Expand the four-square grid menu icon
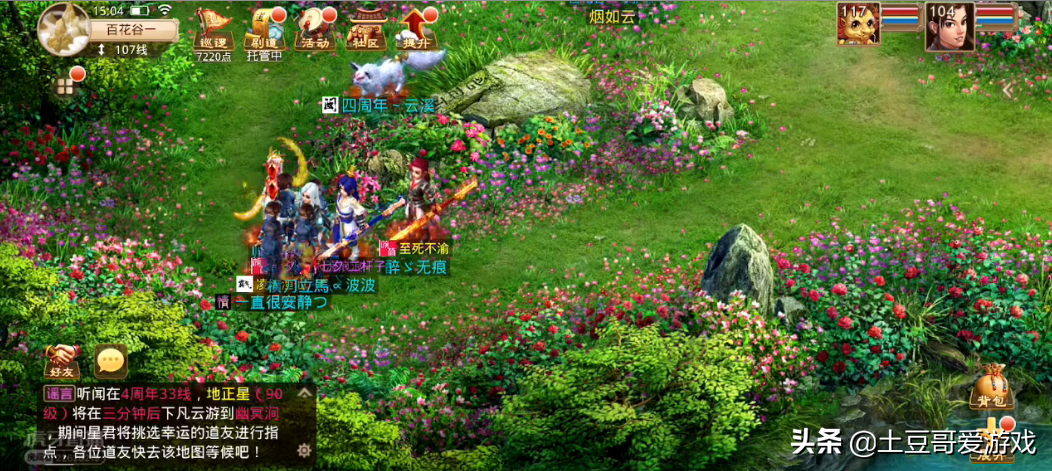 point(65,87)
